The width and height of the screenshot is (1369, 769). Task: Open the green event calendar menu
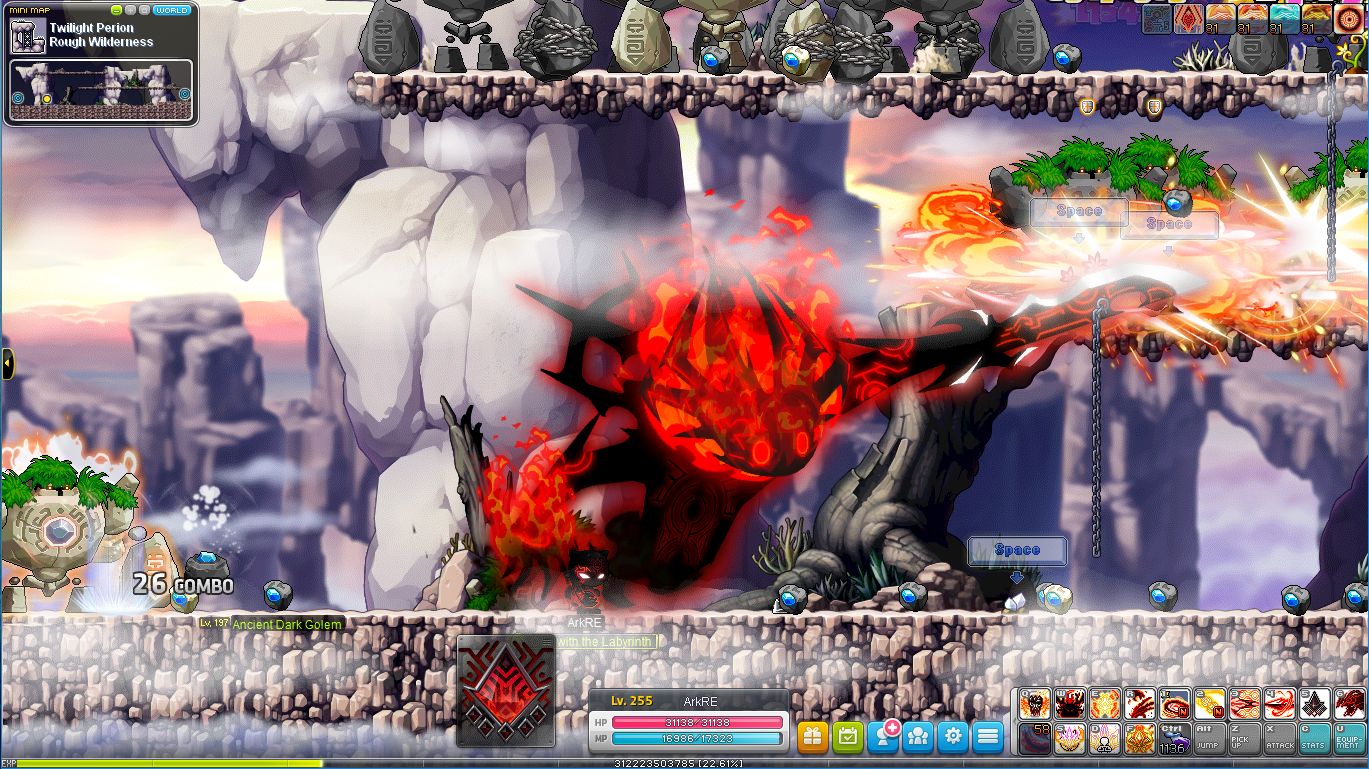[x=848, y=737]
